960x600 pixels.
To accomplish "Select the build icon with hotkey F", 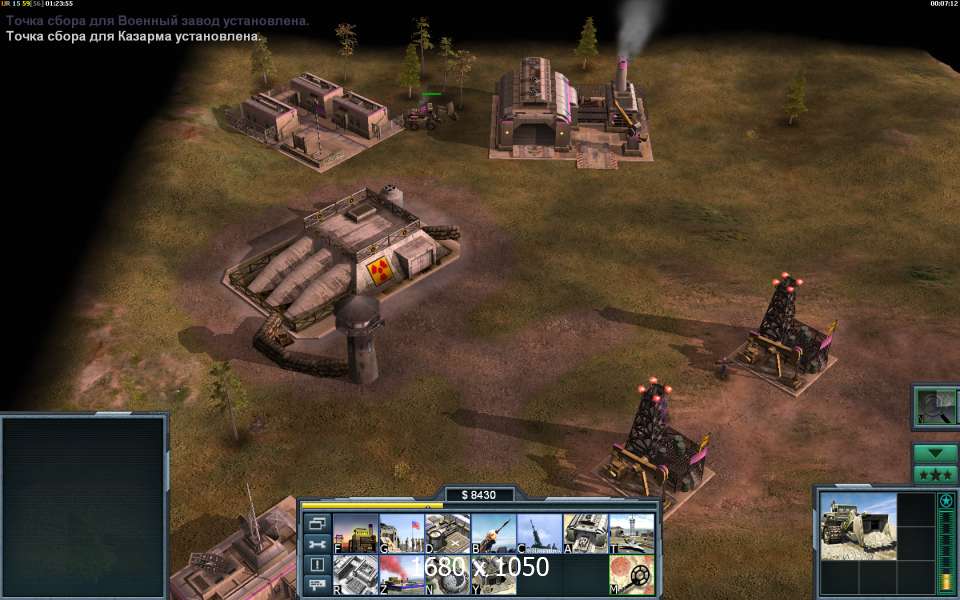I will [x=355, y=534].
